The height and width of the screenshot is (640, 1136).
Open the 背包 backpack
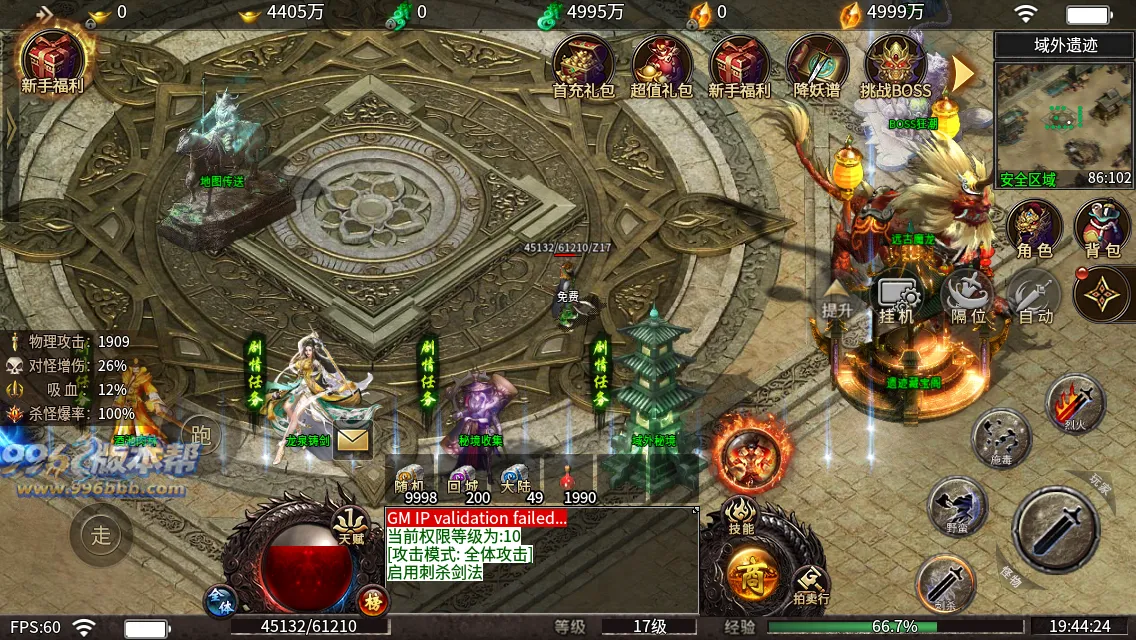tap(1102, 228)
